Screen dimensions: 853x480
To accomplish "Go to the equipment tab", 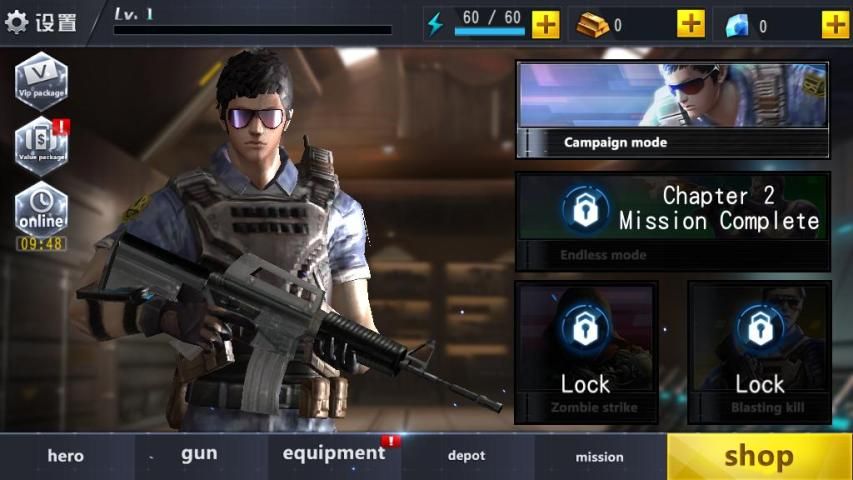I will click(334, 455).
